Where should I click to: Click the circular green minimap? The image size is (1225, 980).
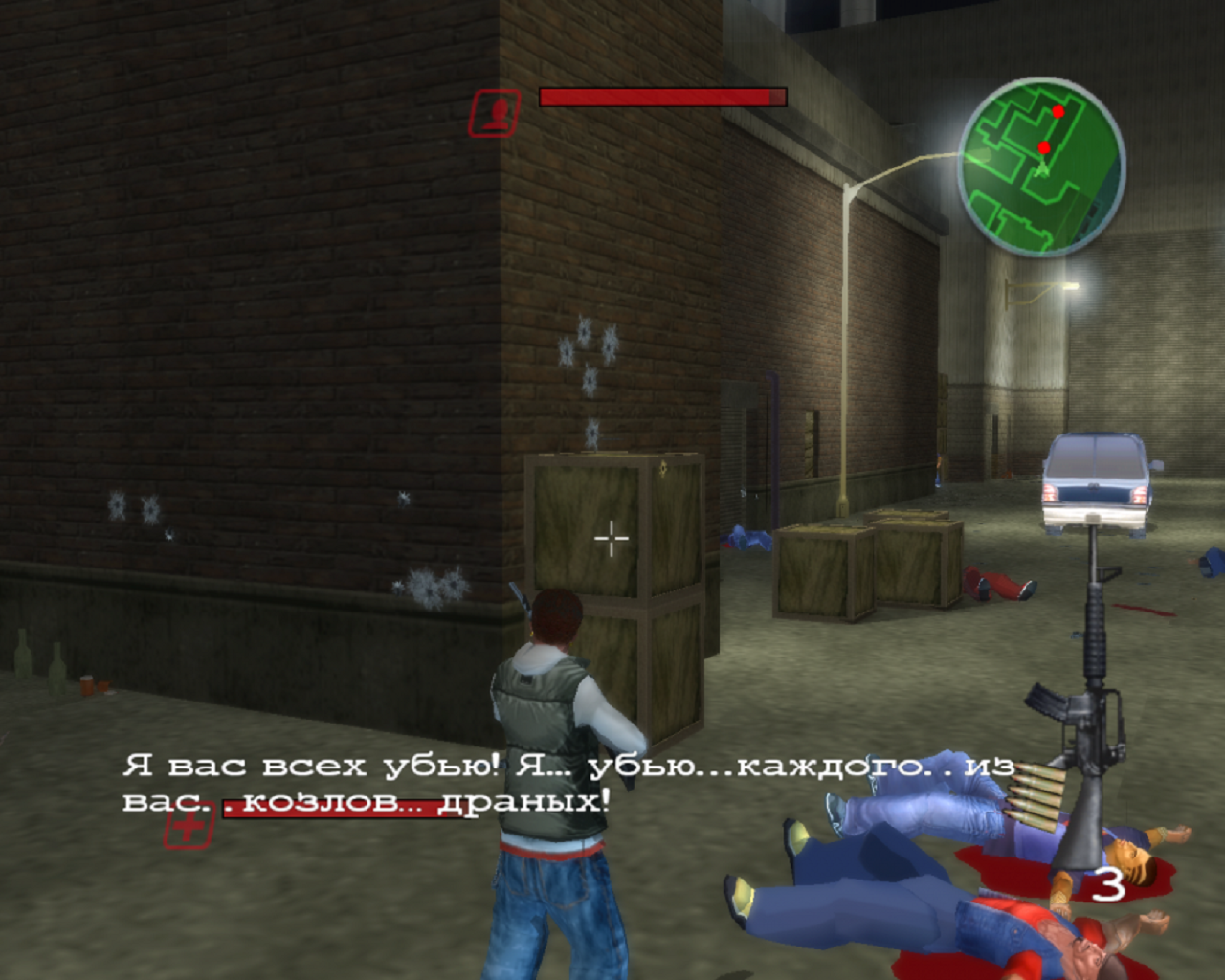[x=1041, y=167]
